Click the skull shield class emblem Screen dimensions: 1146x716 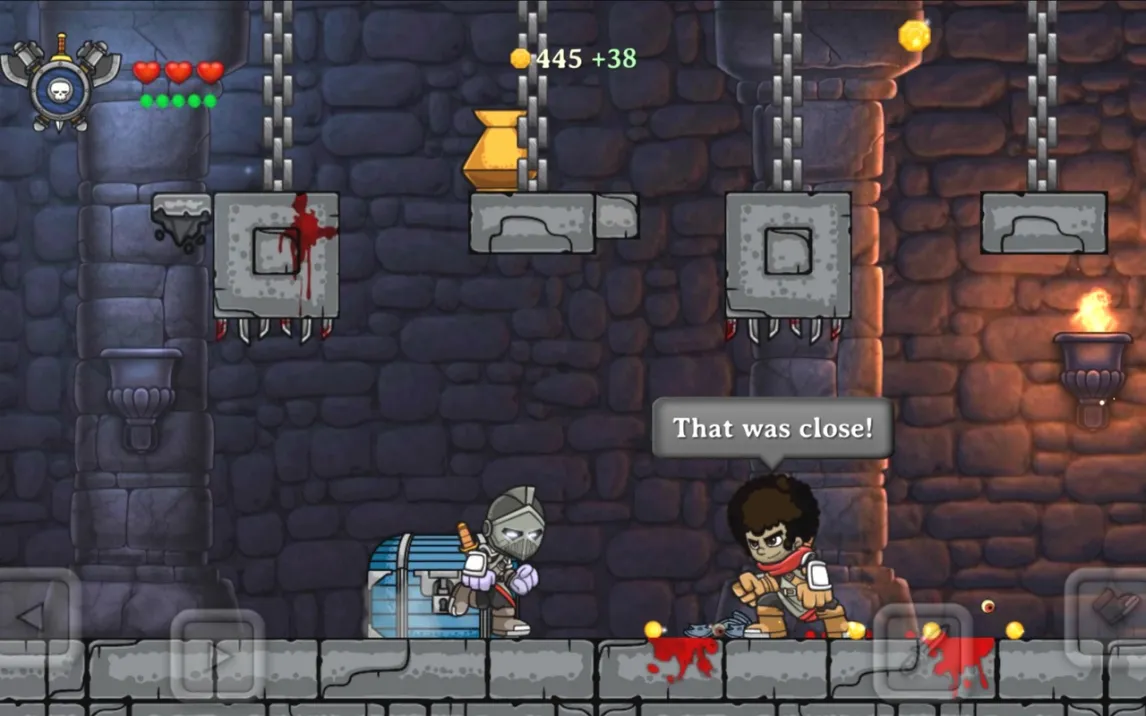[x=60, y=85]
